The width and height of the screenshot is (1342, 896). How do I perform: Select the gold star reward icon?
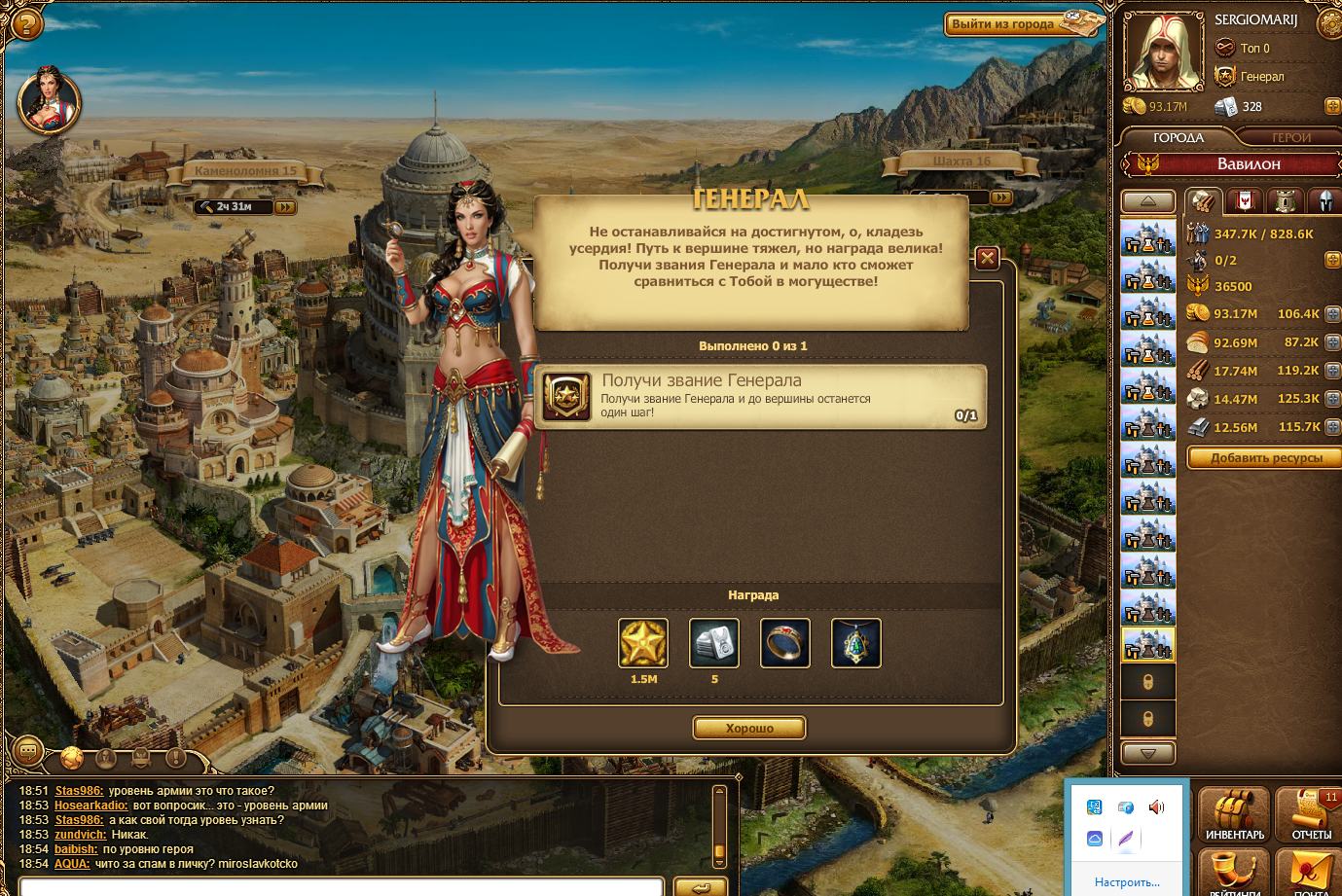643,643
